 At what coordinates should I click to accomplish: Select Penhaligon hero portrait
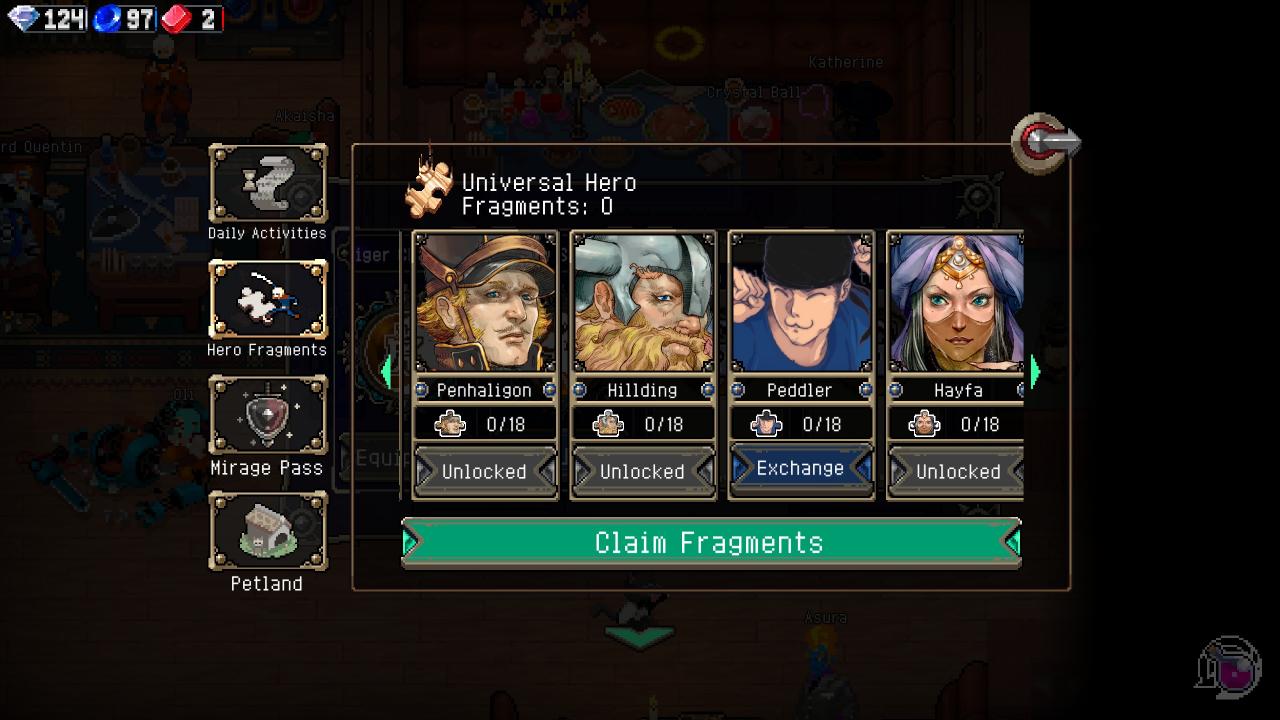(x=485, y=303)
